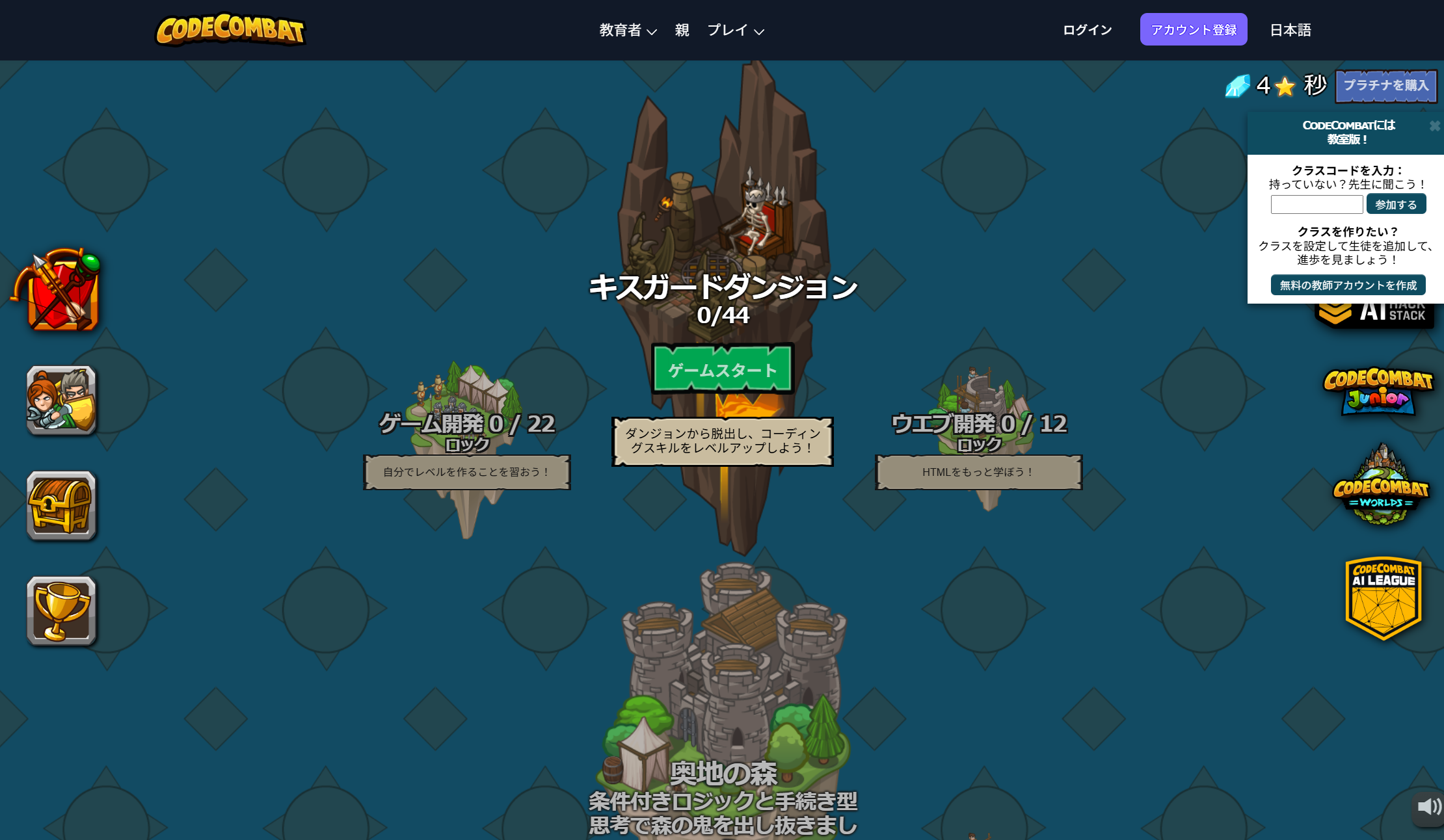Open the 日本語 language selector
Screen dimensions: 1444x840
point(1290,30)
